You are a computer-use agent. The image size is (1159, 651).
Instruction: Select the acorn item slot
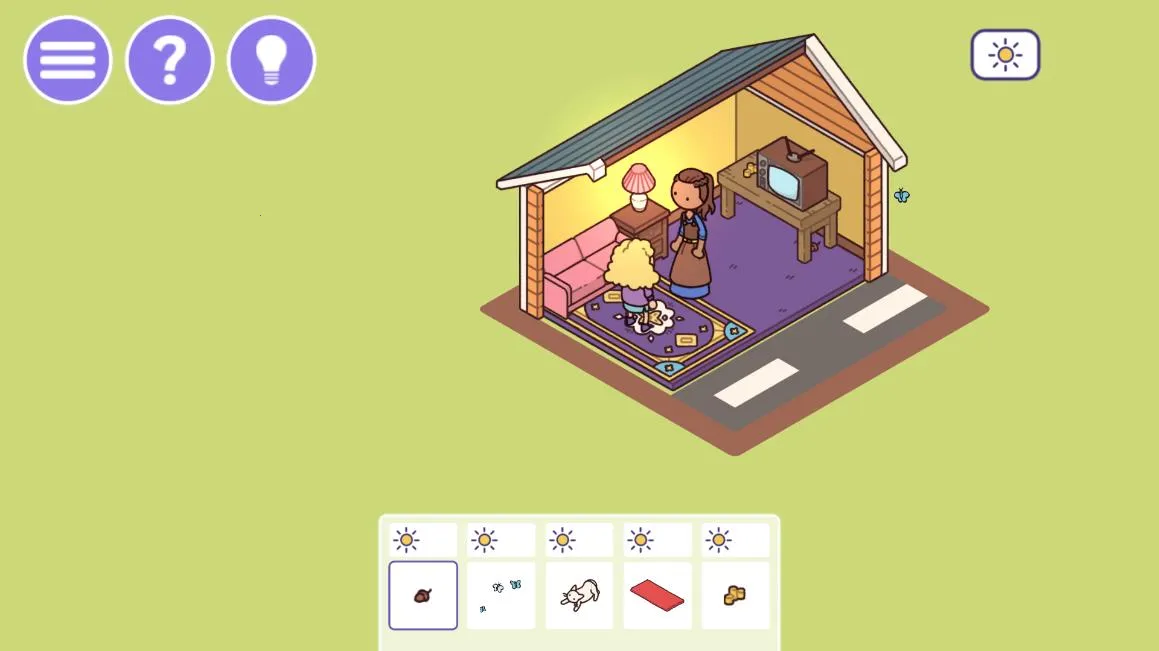423,596
